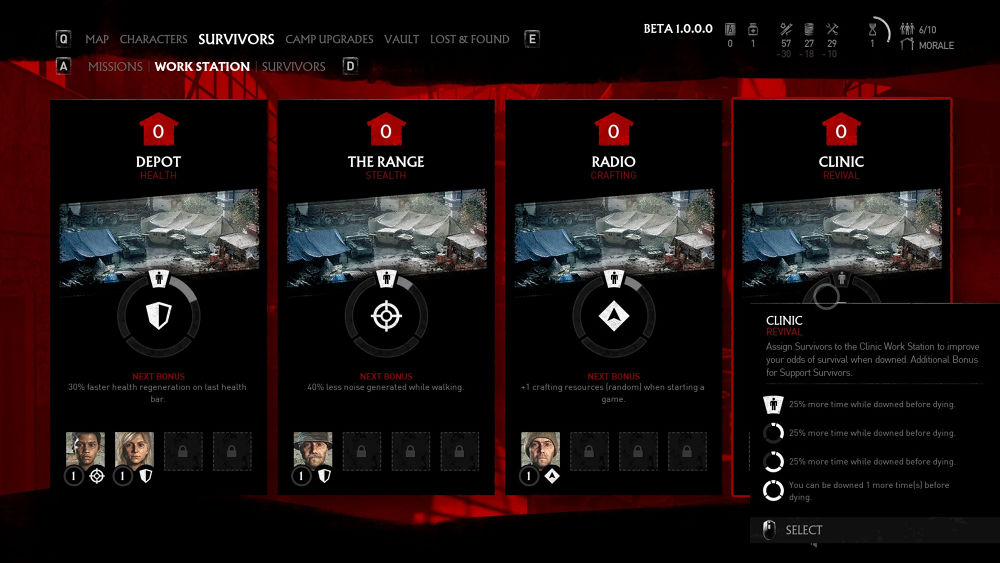Click The Range crosshair bonus ring

coord(386,317)
